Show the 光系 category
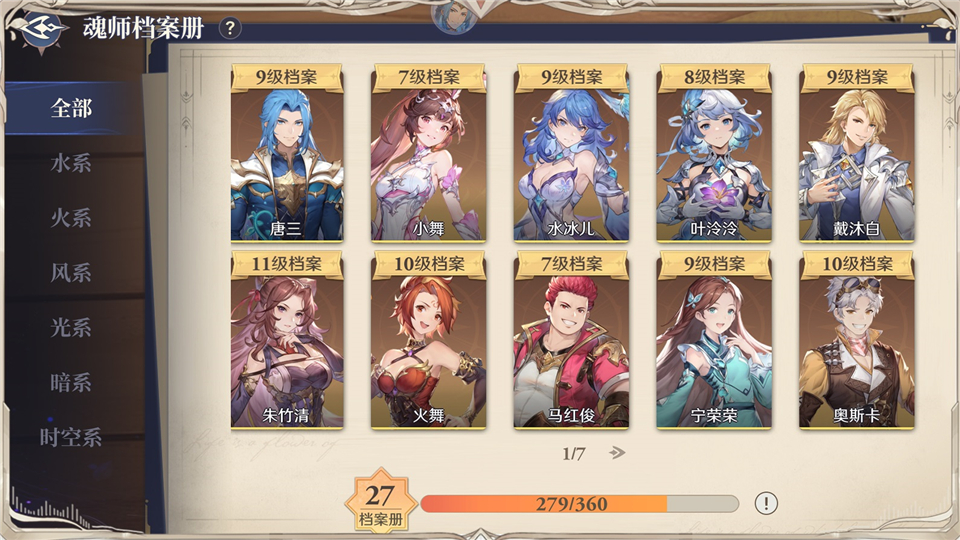The height and width of the screenshot is (540, 960). coord(71,328)
